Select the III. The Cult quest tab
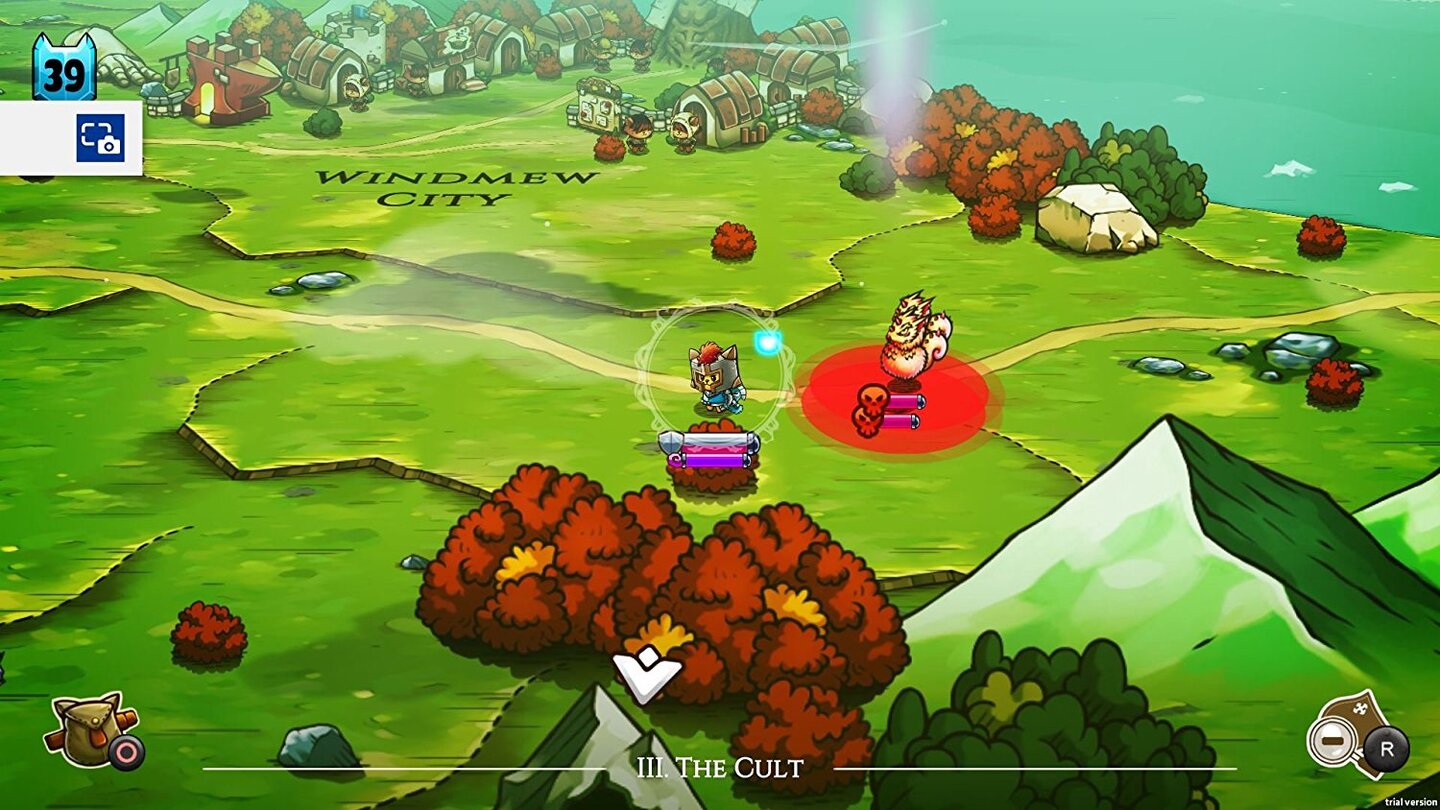The width and height of the screenshot is (1440, 810). point(719,769)
